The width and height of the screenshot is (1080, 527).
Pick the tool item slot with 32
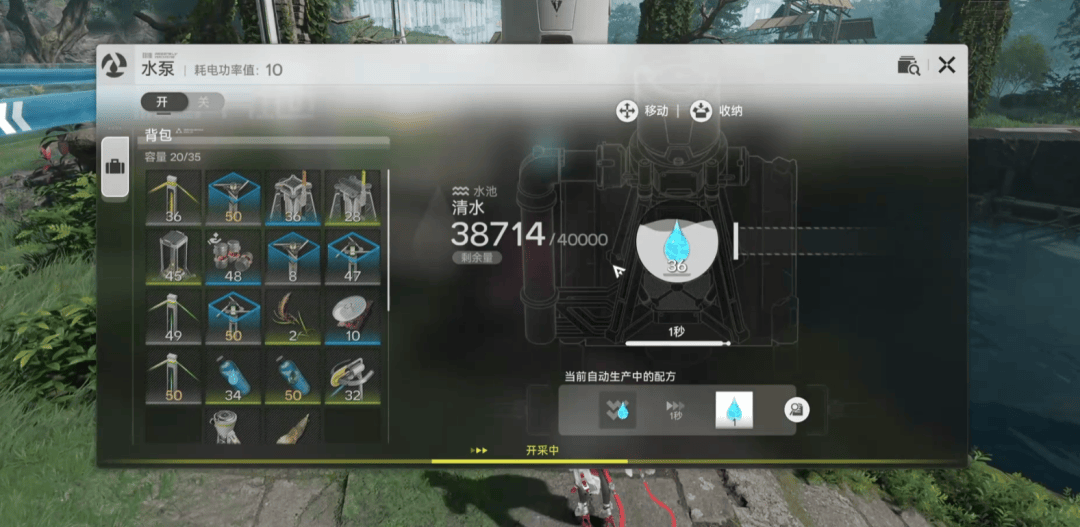coord(352,375)
